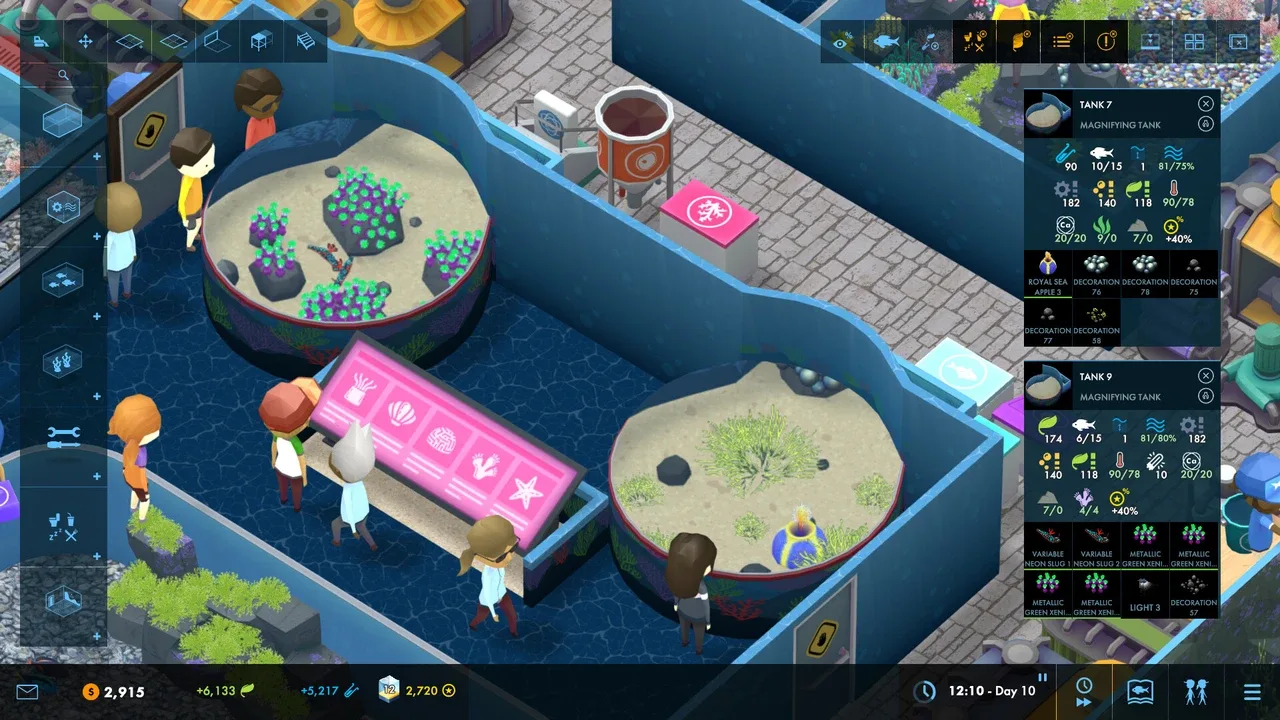Select Light 3 item in Tank 9
Viewport: 1280px width, 720px height.
coord(1145,594)
